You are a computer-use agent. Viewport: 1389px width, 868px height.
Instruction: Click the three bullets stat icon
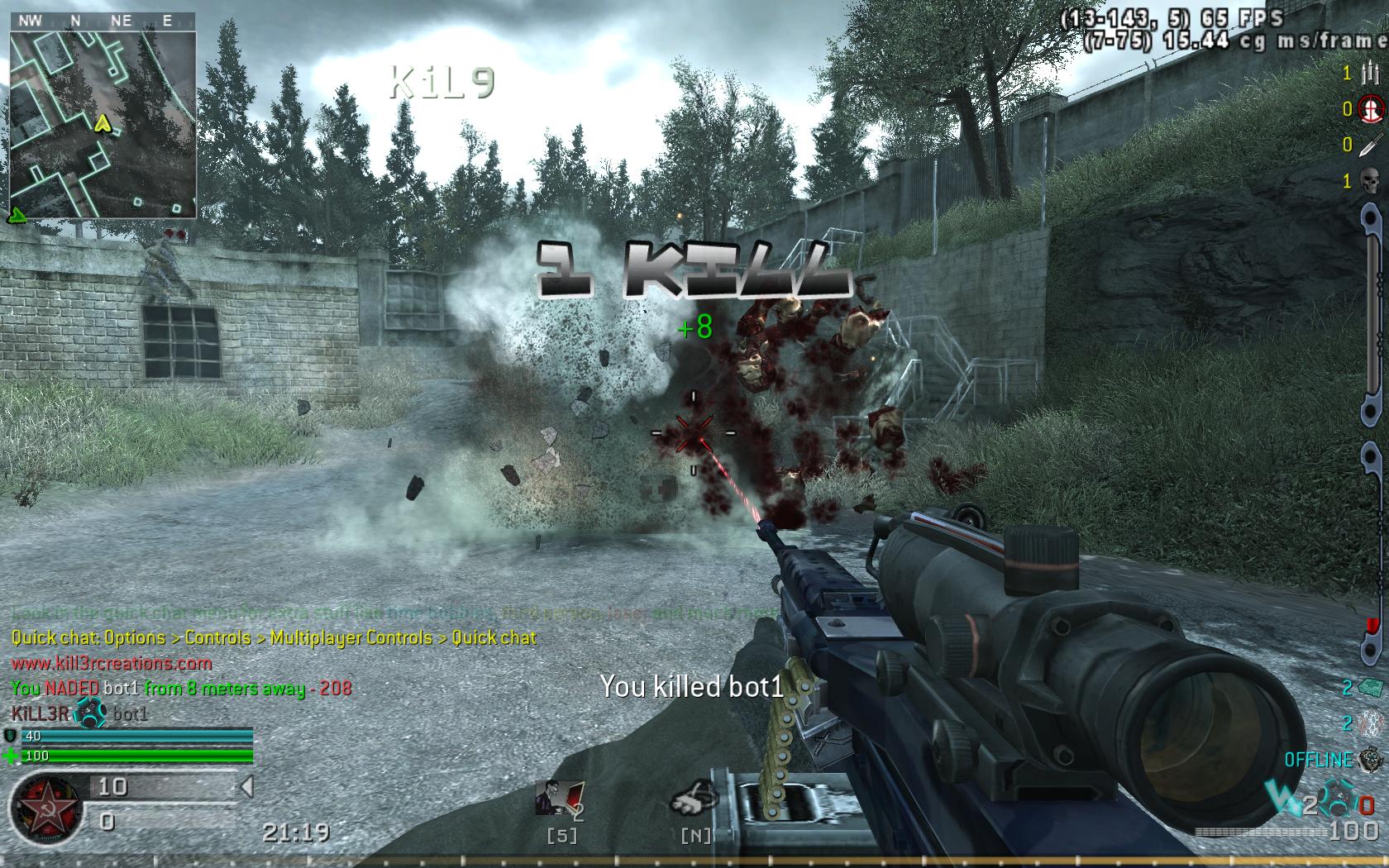[1369, 73]
